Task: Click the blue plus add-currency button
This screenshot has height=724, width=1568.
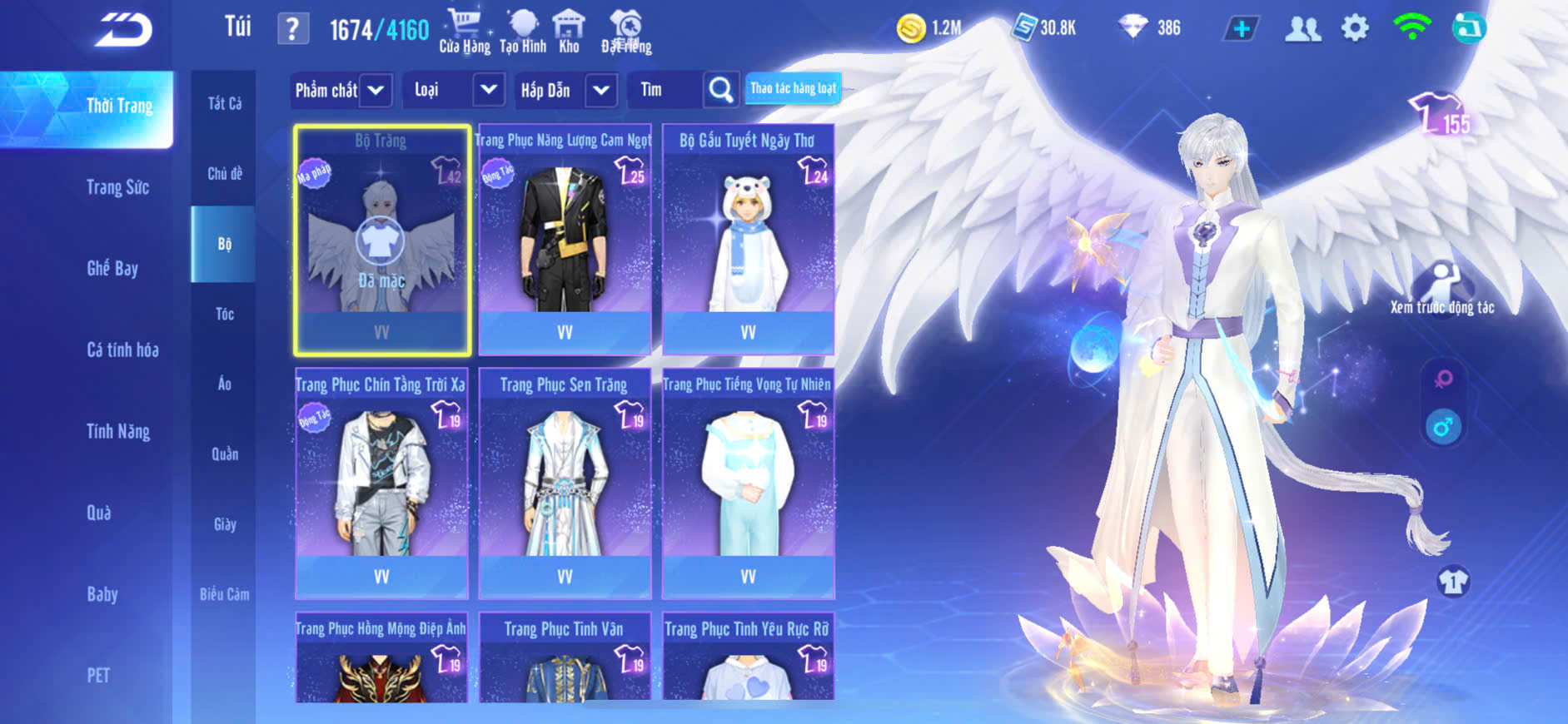Action: click(1241, 29)
